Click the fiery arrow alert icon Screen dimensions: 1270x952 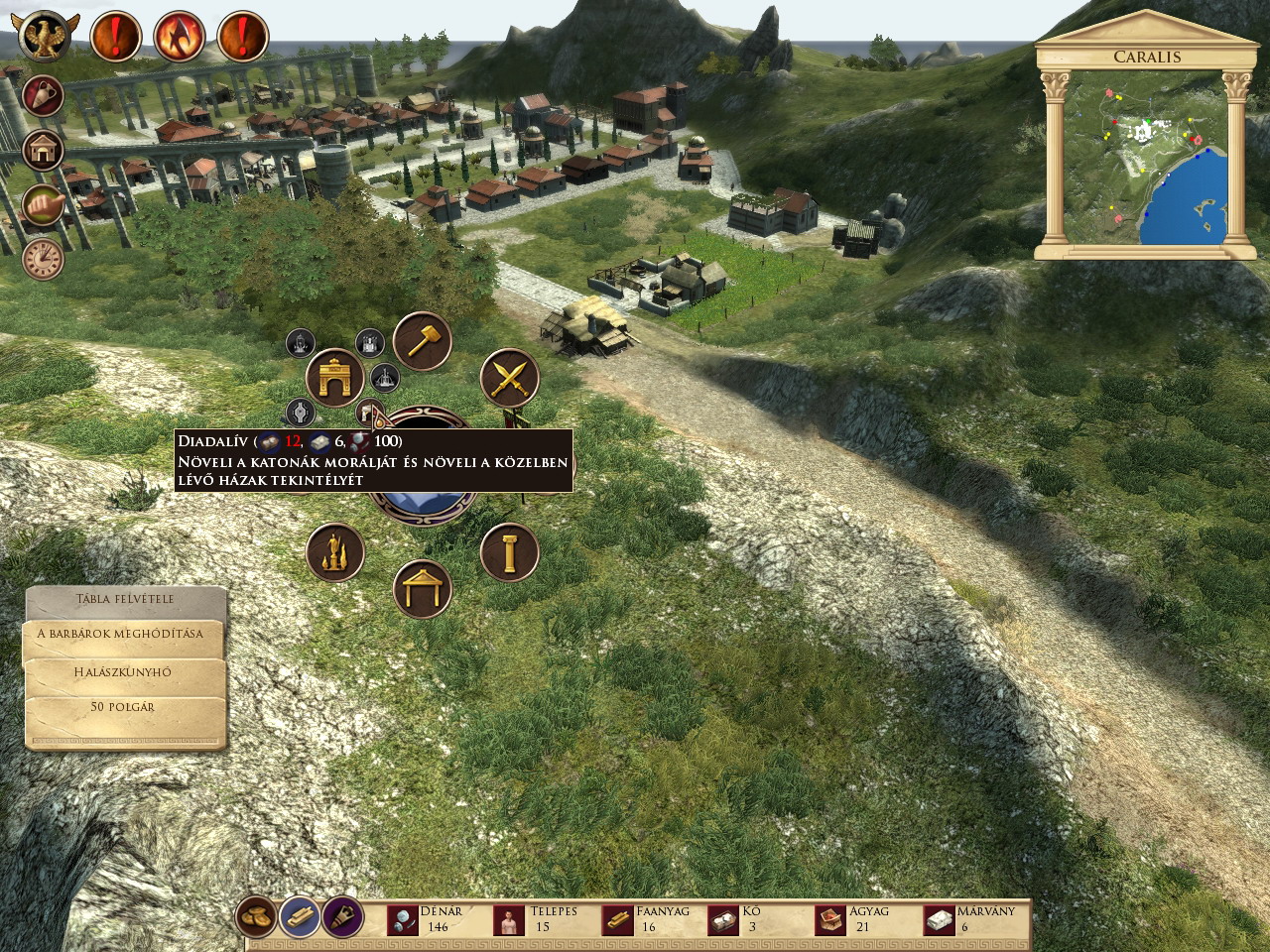(x=179, y=37)
